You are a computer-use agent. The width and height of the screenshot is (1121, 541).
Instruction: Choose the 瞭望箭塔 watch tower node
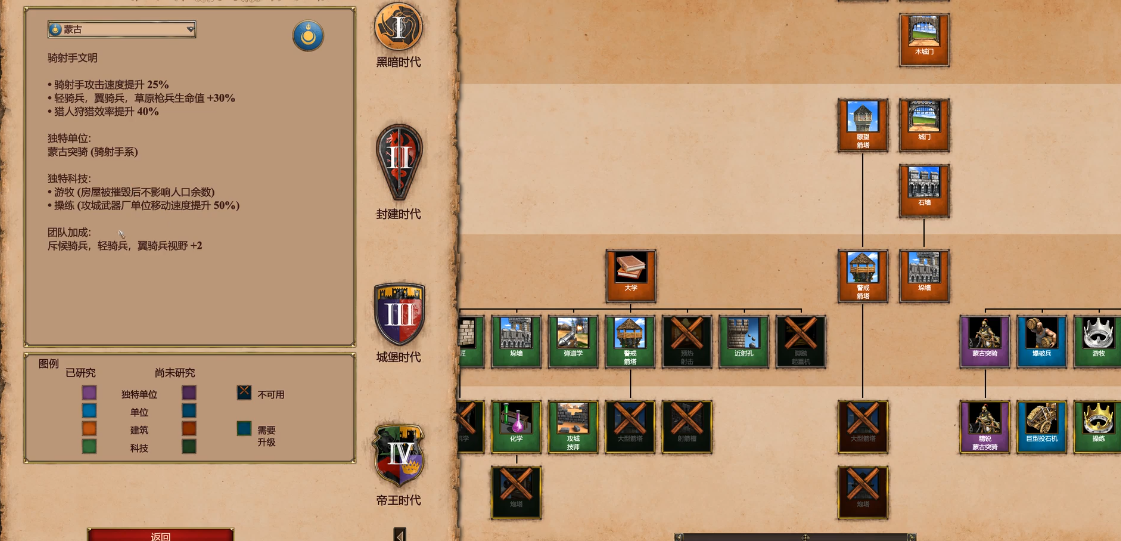[862, 124]
